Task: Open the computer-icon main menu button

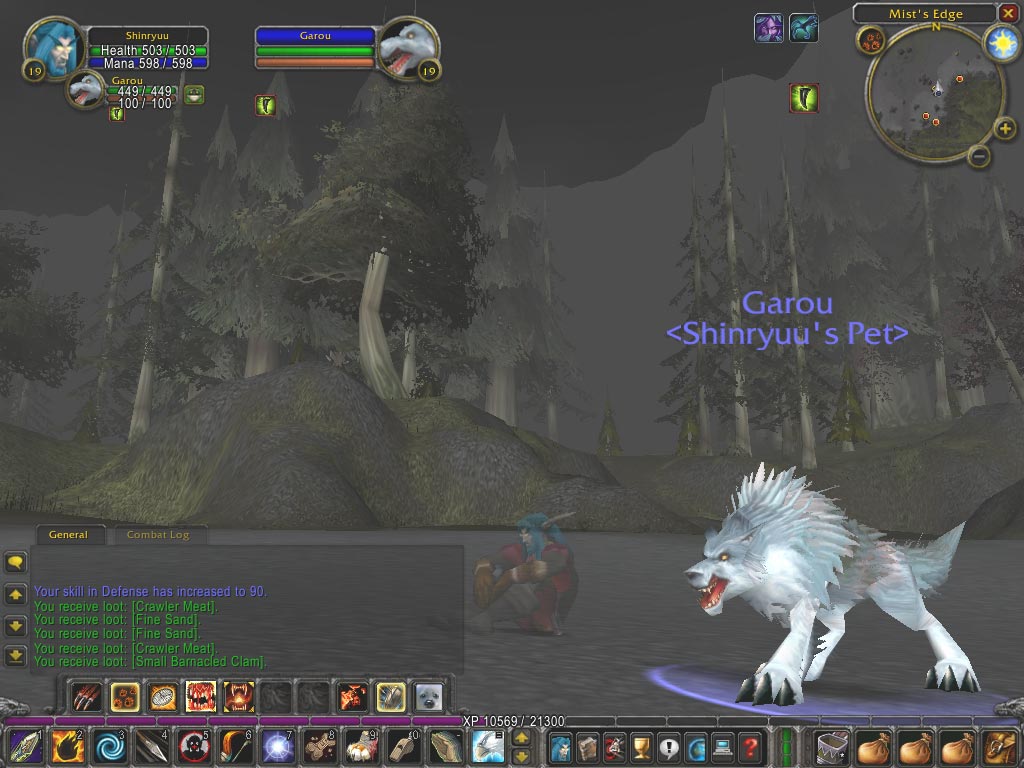Action: tap(723, 747)
